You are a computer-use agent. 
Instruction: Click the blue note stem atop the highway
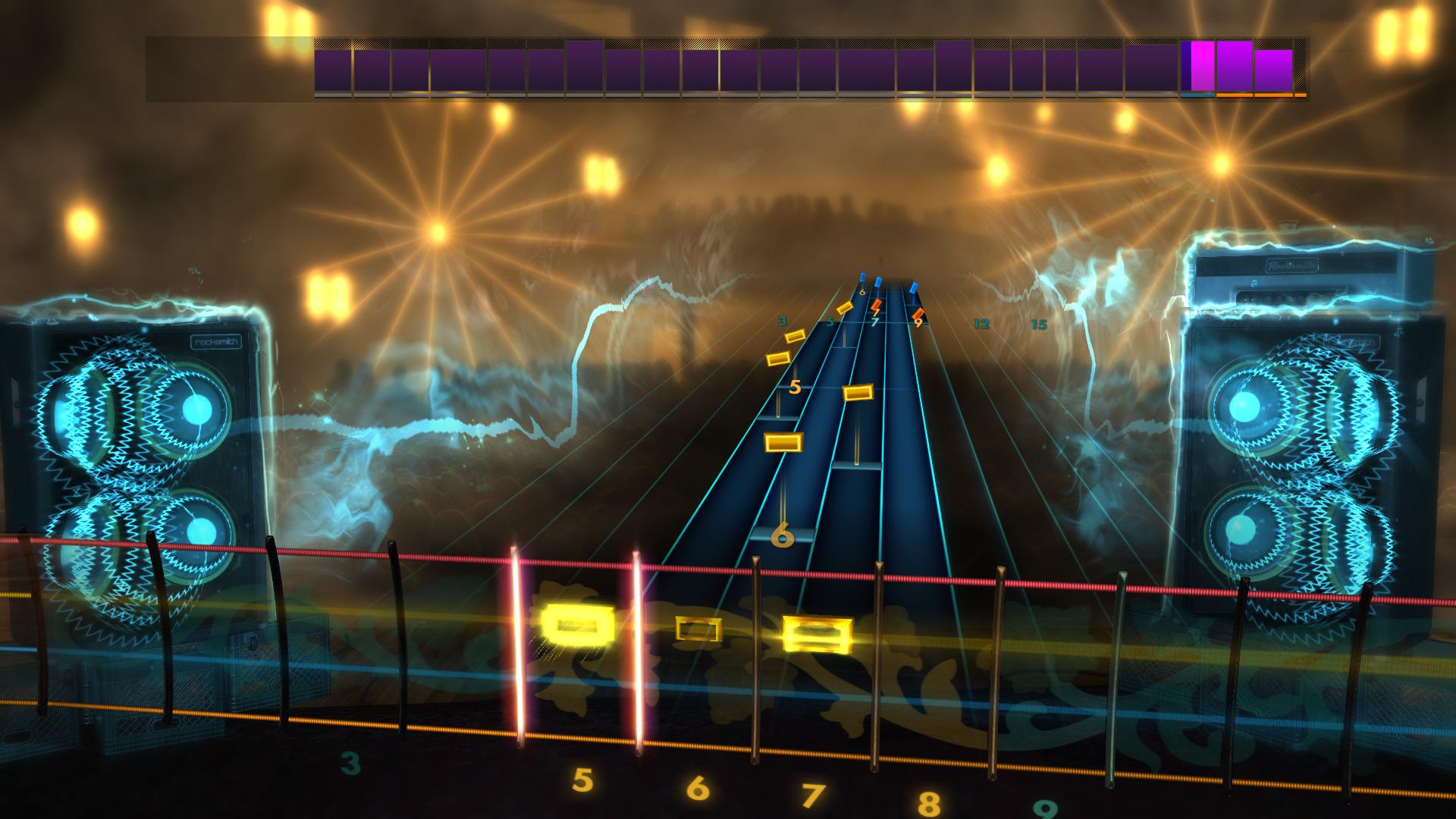coord(877,279)
